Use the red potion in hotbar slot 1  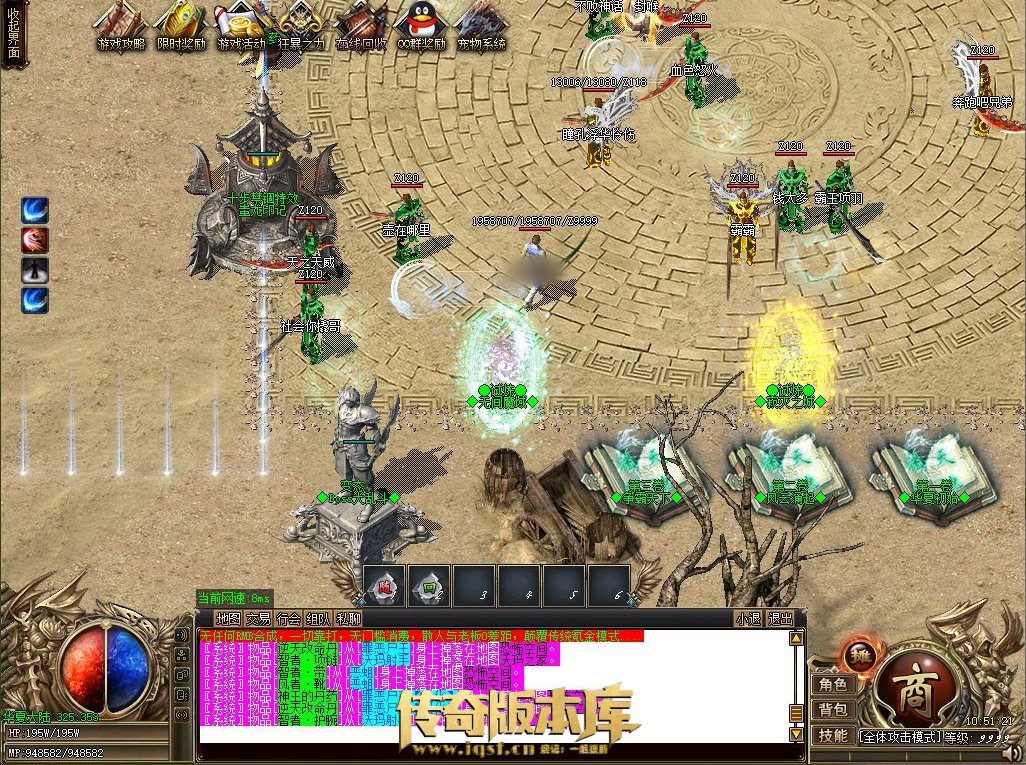[x=384, y=585]
